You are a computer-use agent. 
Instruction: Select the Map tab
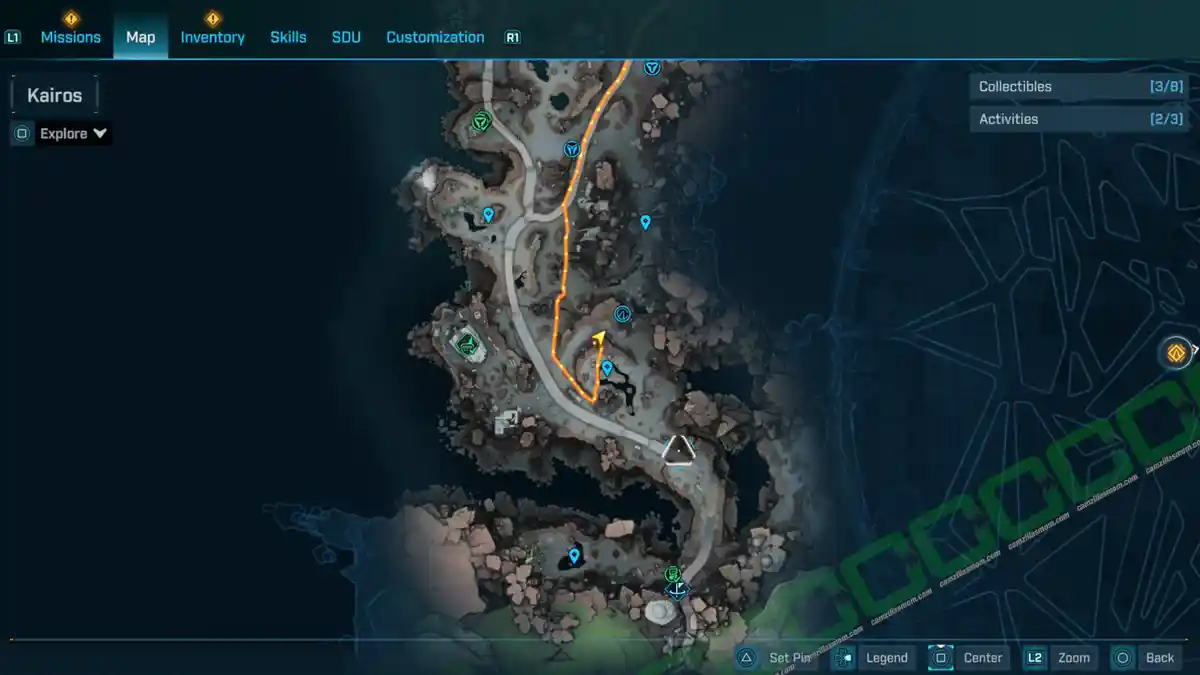point(140,37)
